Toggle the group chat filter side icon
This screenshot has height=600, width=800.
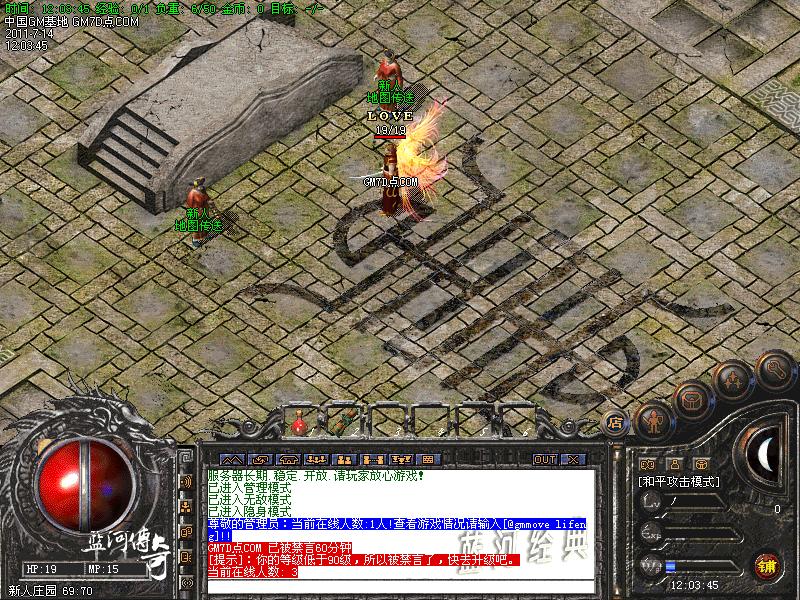[186, 507]
